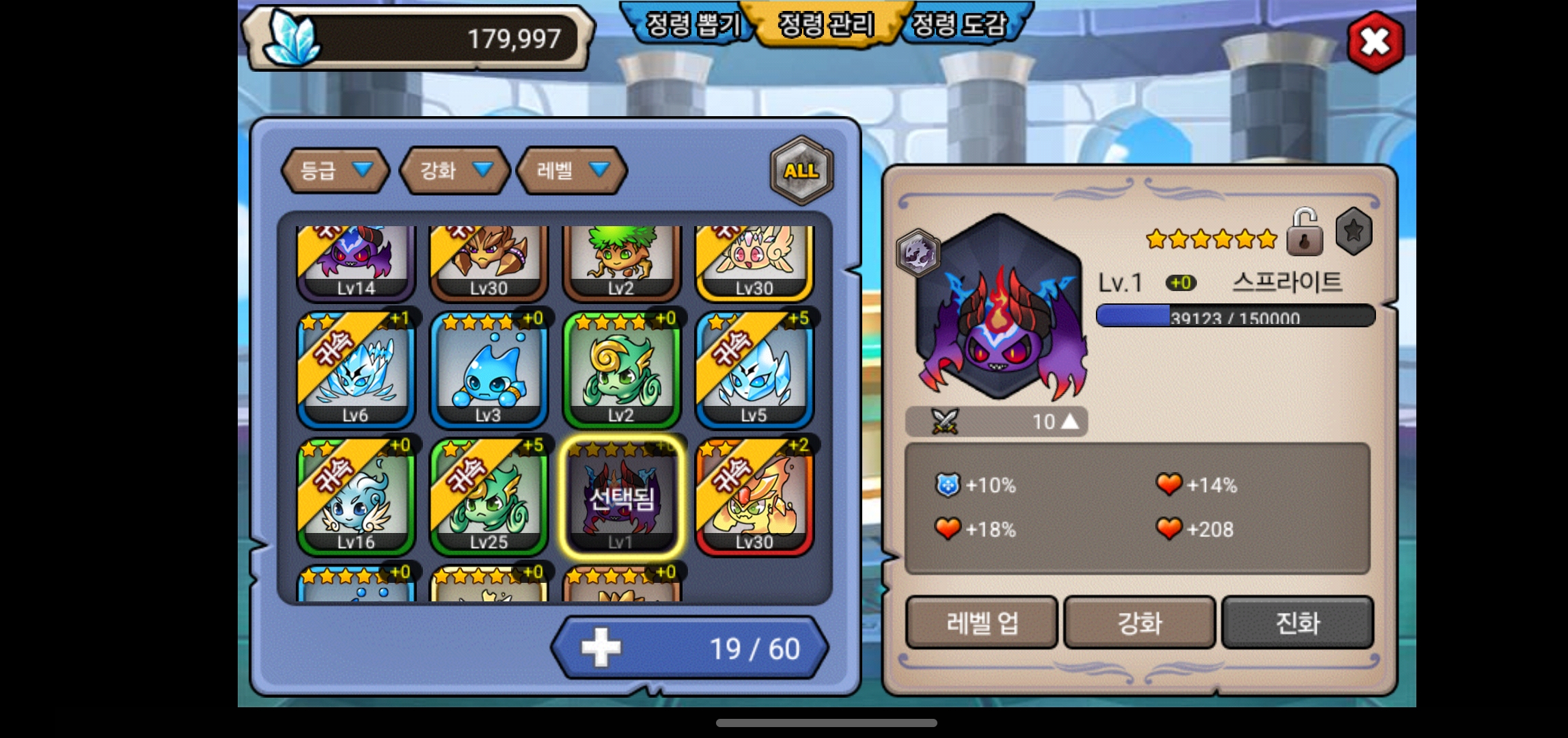The height and width of the screenshot is (738, 1568).
Task: Select the Lv6 ice crystal spirit
Action: [356, 370]
